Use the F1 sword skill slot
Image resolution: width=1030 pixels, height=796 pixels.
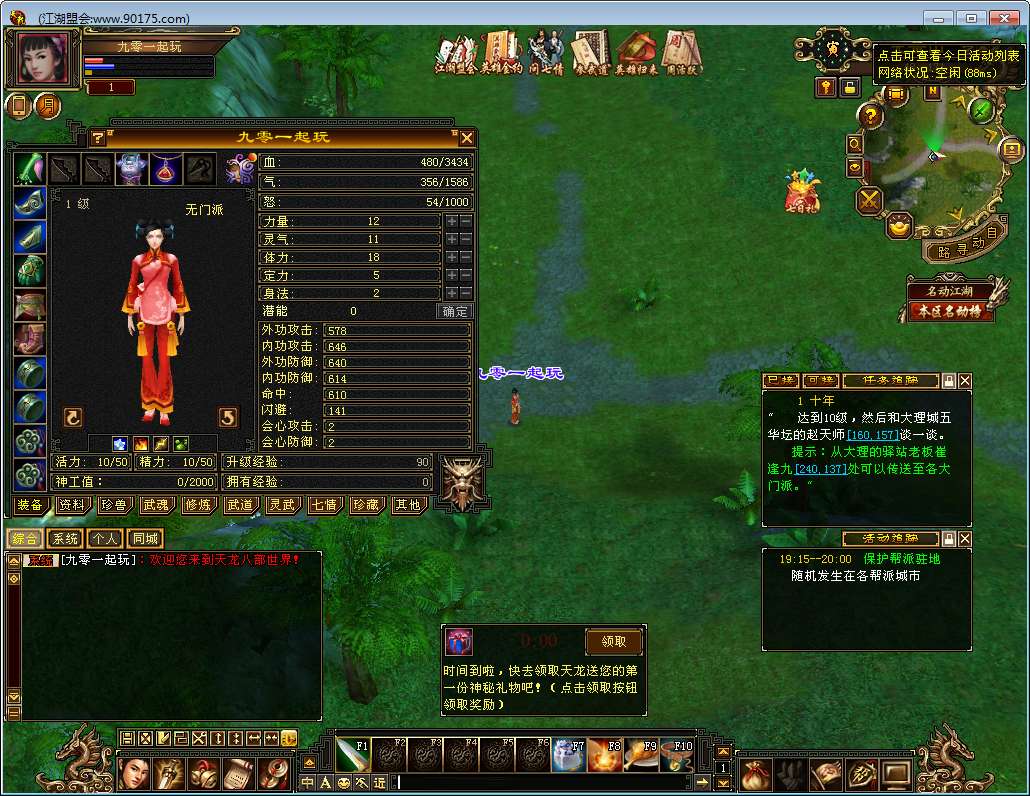click(352, 755)
